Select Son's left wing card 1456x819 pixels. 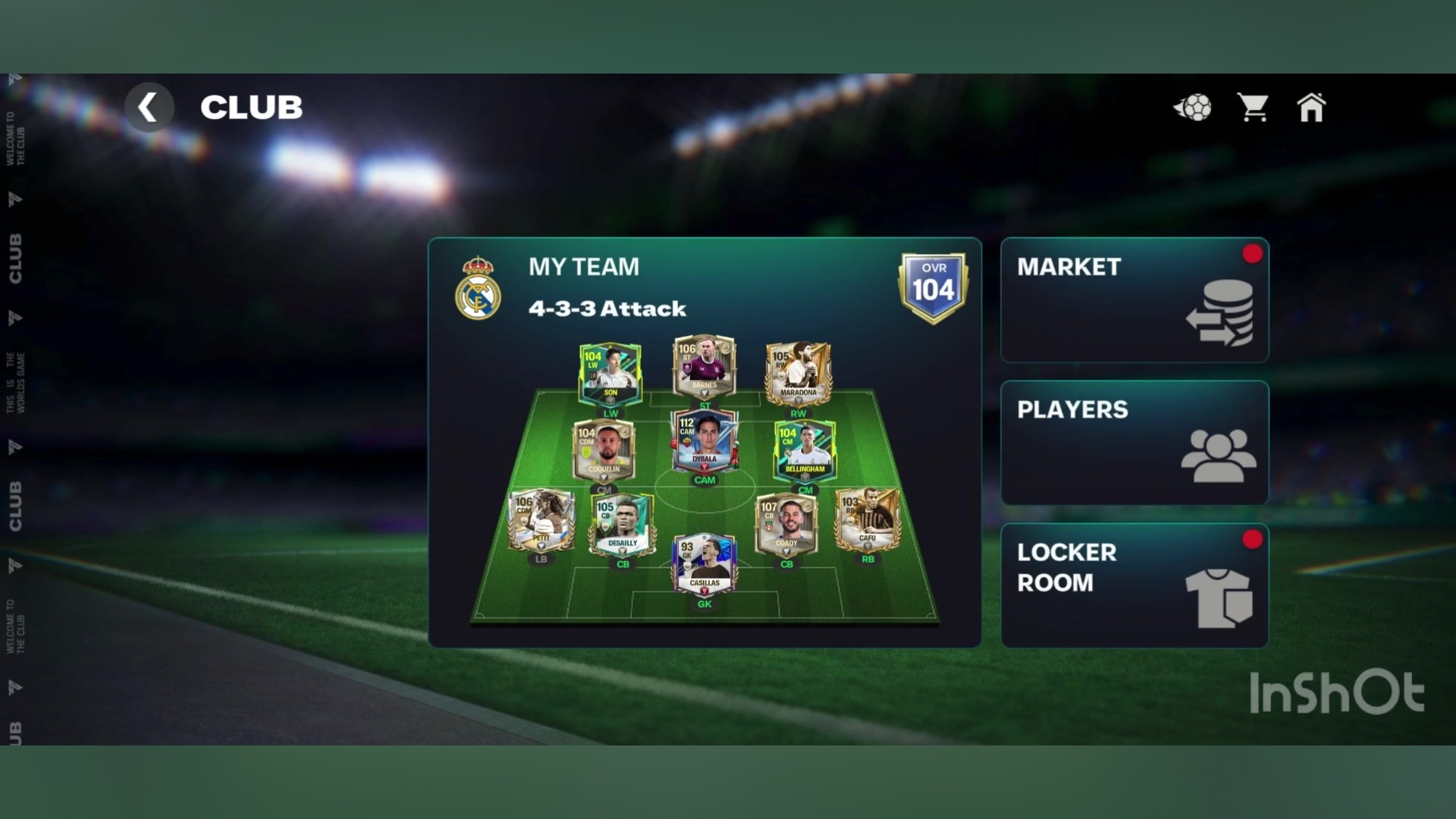tap(610, 375)
